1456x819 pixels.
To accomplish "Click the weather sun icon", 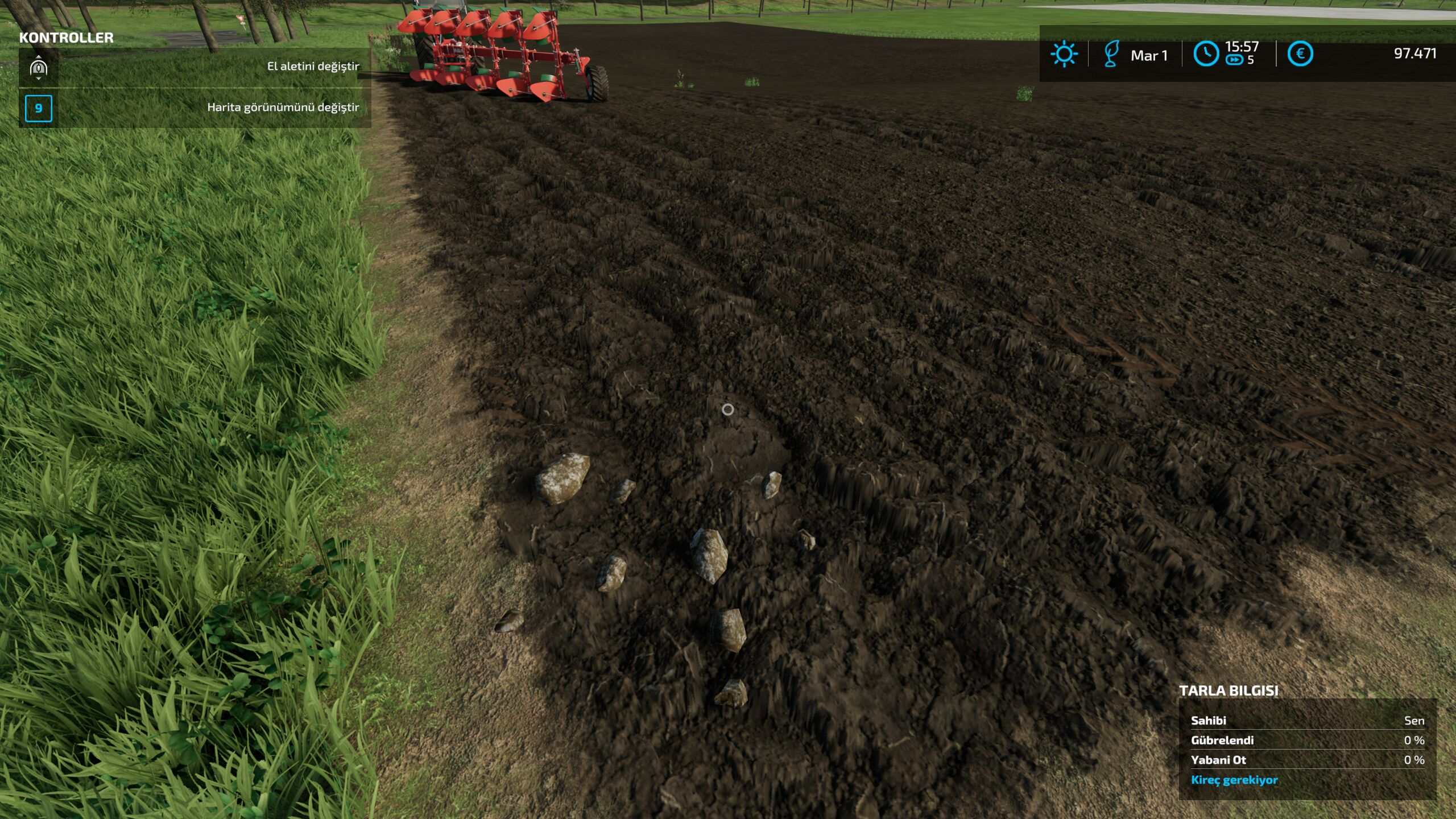I will [x=1064, y=53].
